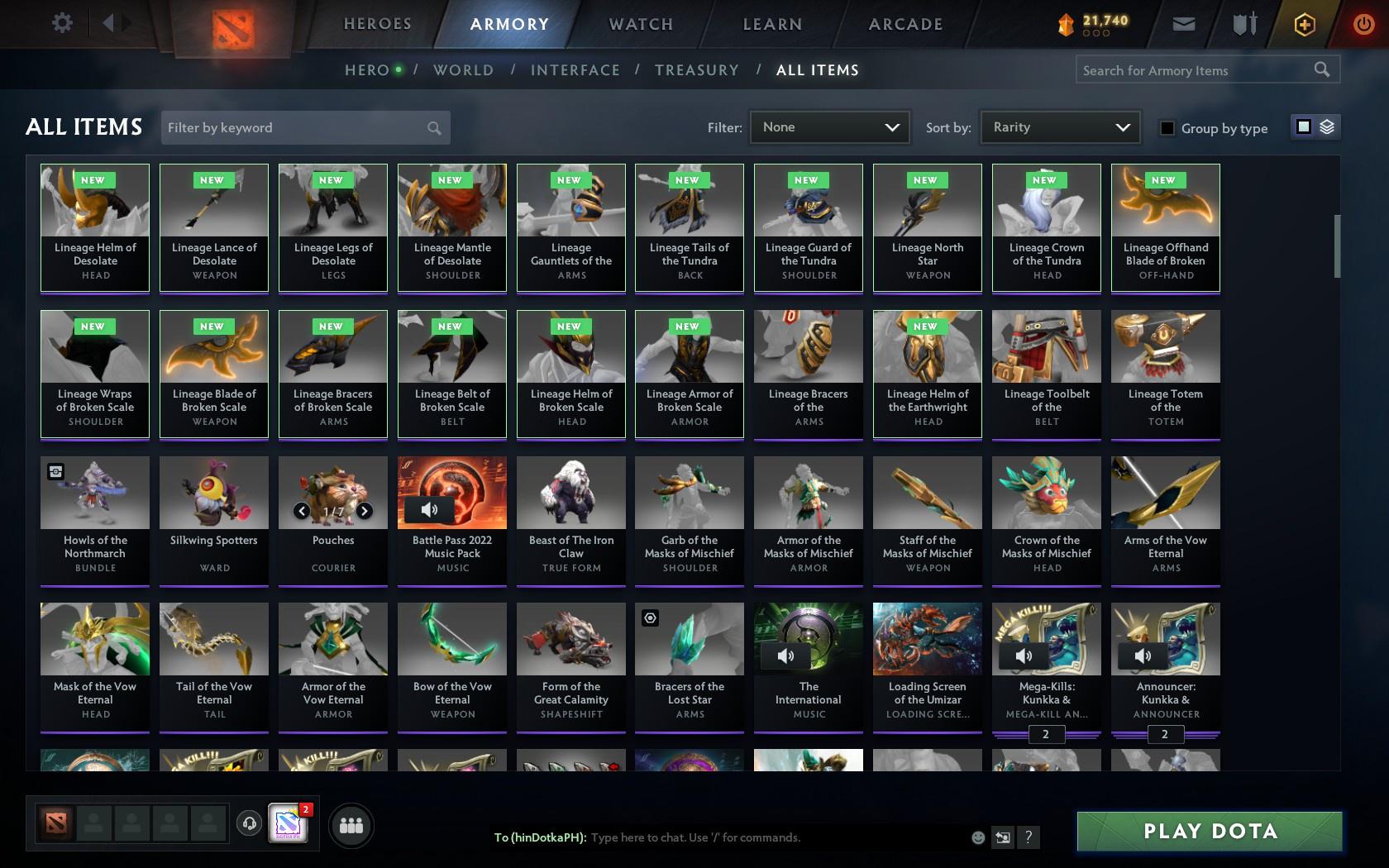Open the emoticon picker in chat
This screenshot has height=868, width=1389.
[978, 837]
